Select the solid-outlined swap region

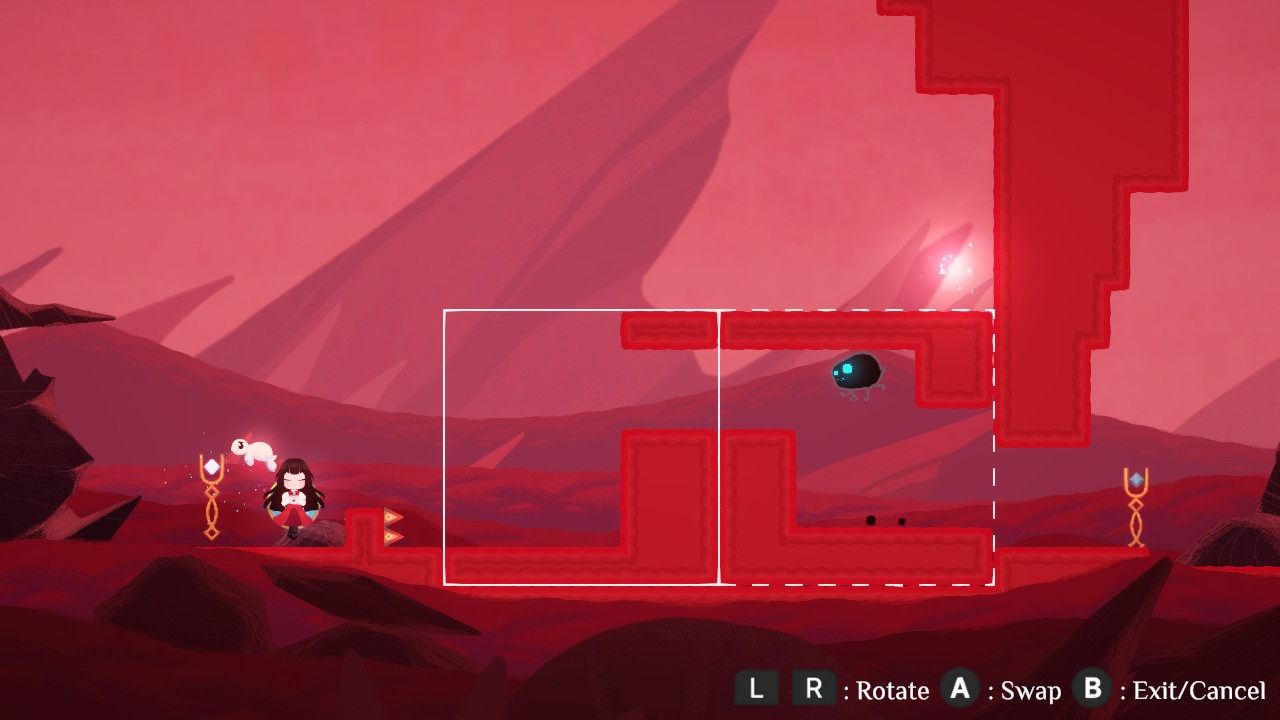click(x=581, y=447)
